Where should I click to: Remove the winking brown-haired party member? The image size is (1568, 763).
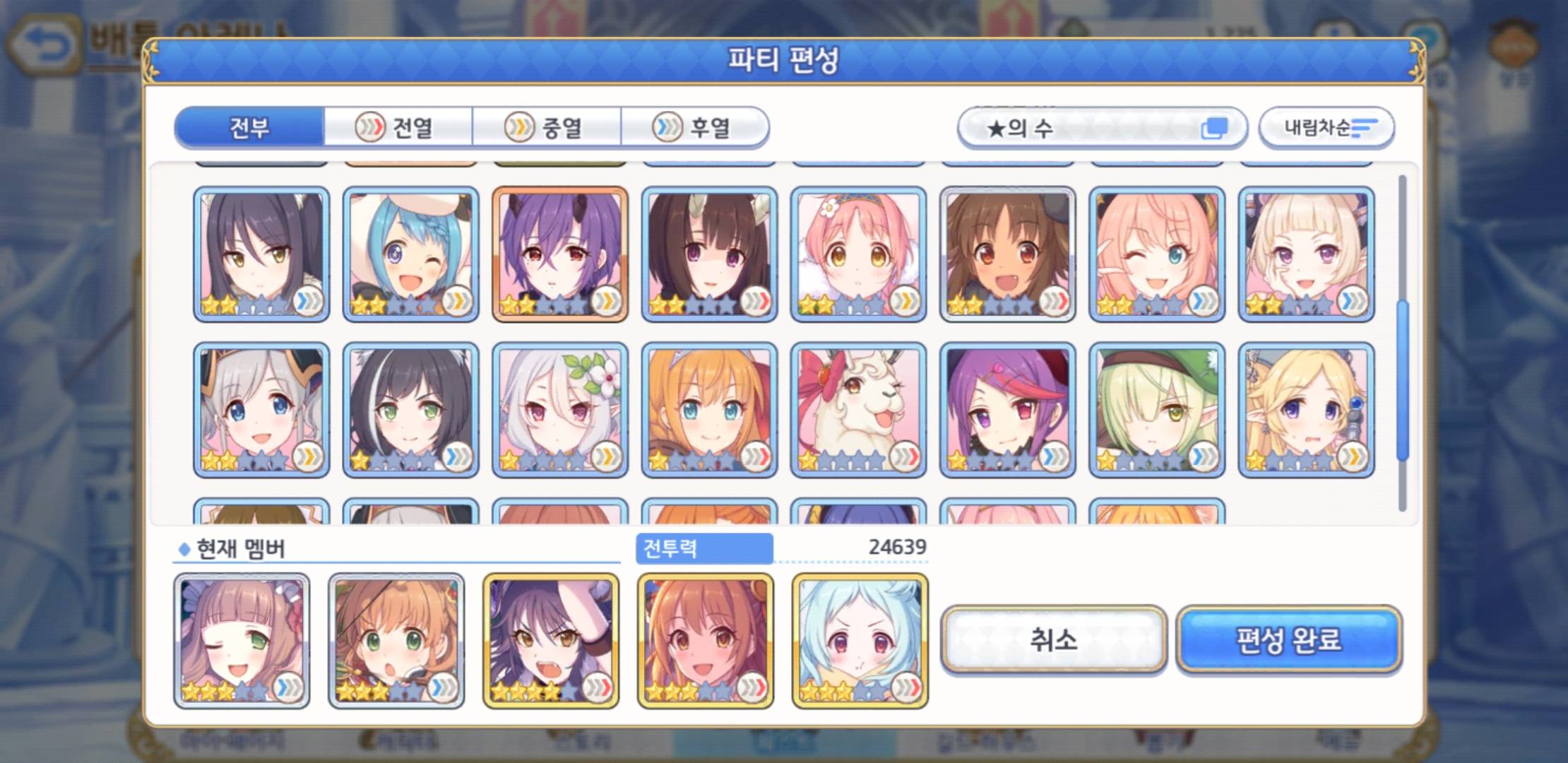pyautogui.click(x=242, y=641)
